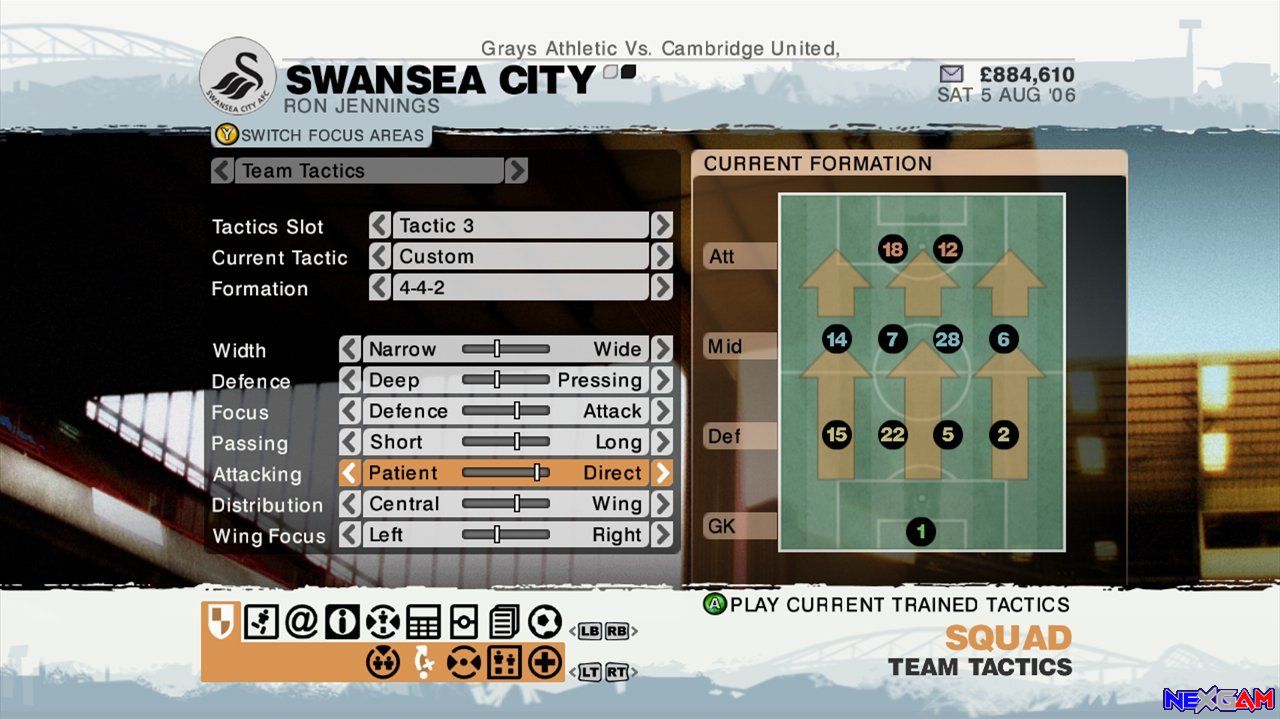Move Width toward Wide with right arrow

pyautogui.click(x=662, y=349)
